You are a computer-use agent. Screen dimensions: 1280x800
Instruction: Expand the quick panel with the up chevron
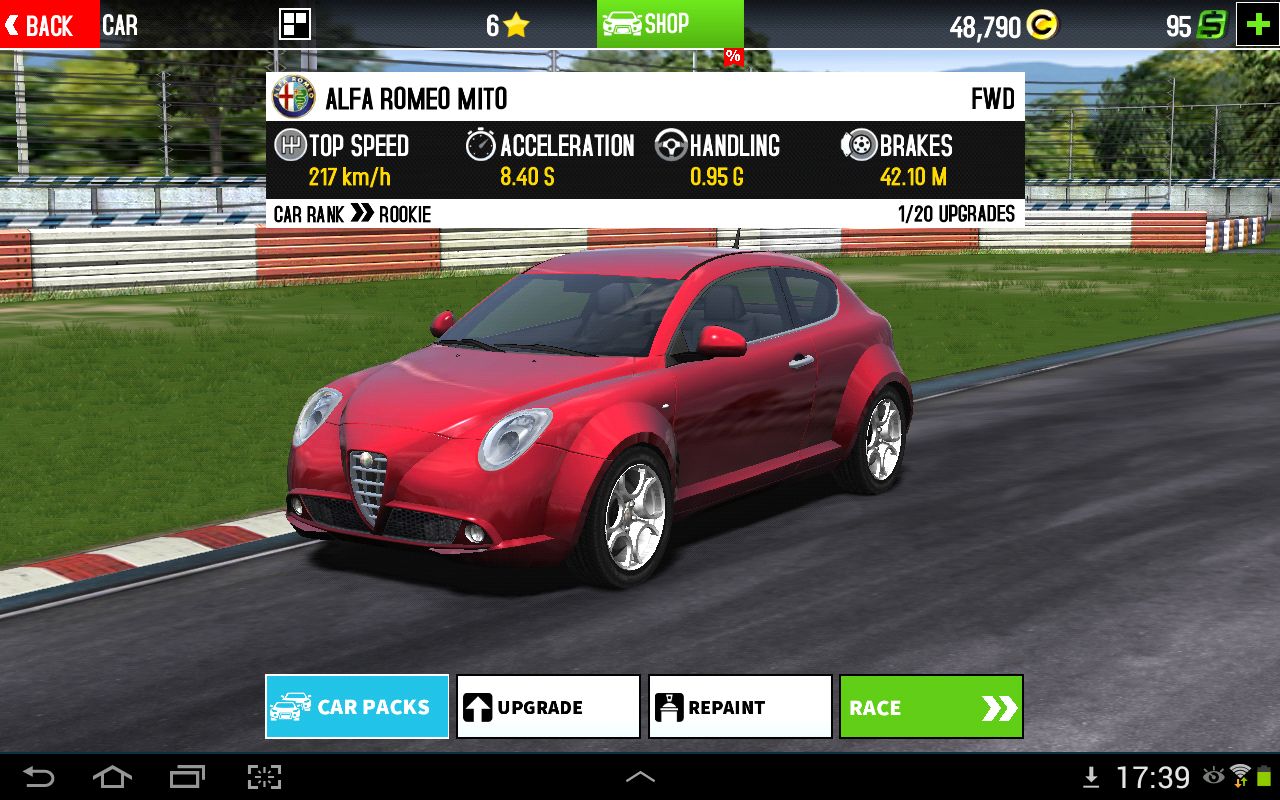click(641, 775)
